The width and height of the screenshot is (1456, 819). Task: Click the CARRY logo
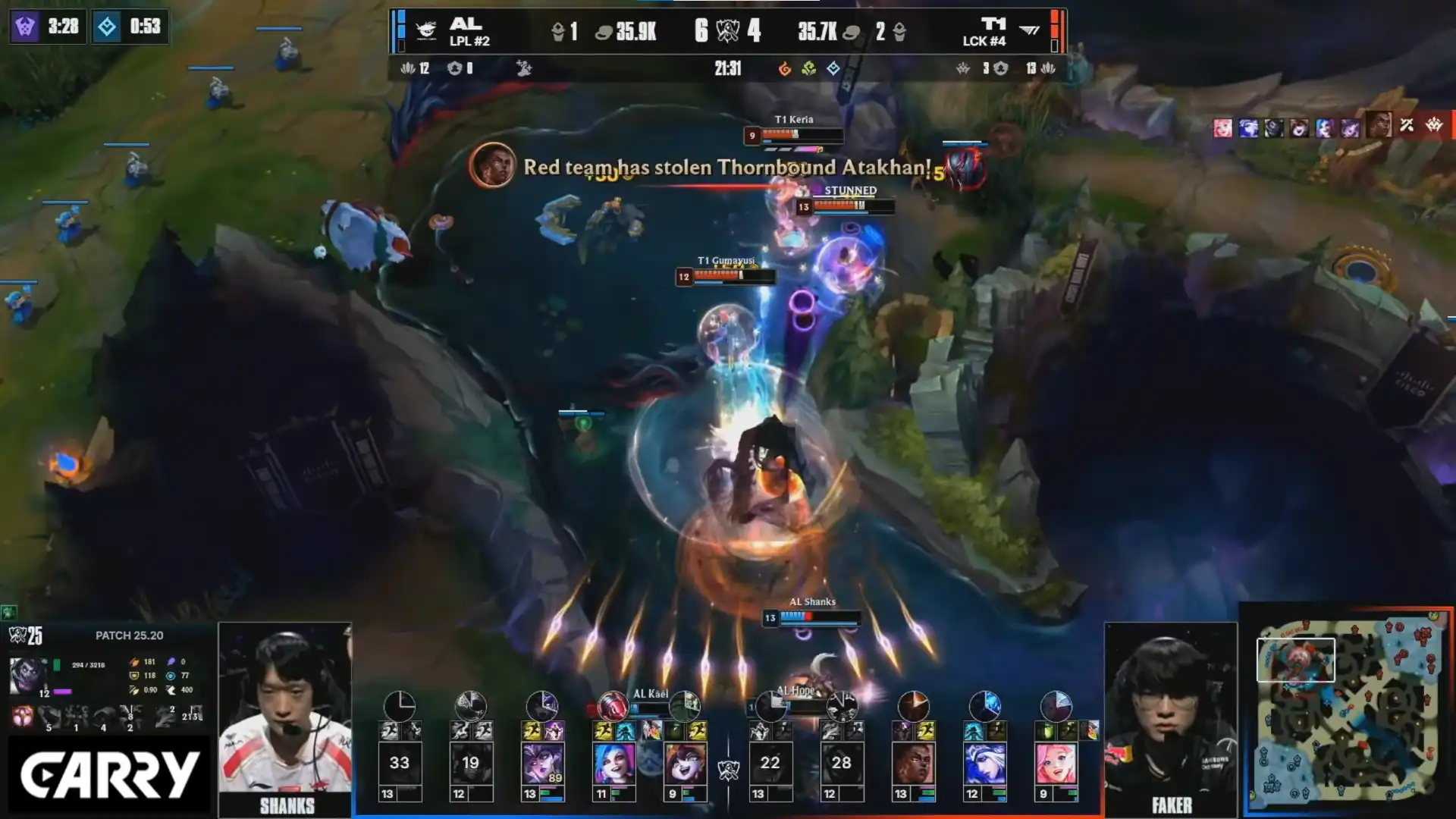pyautogui.click(x=108, y=775)
